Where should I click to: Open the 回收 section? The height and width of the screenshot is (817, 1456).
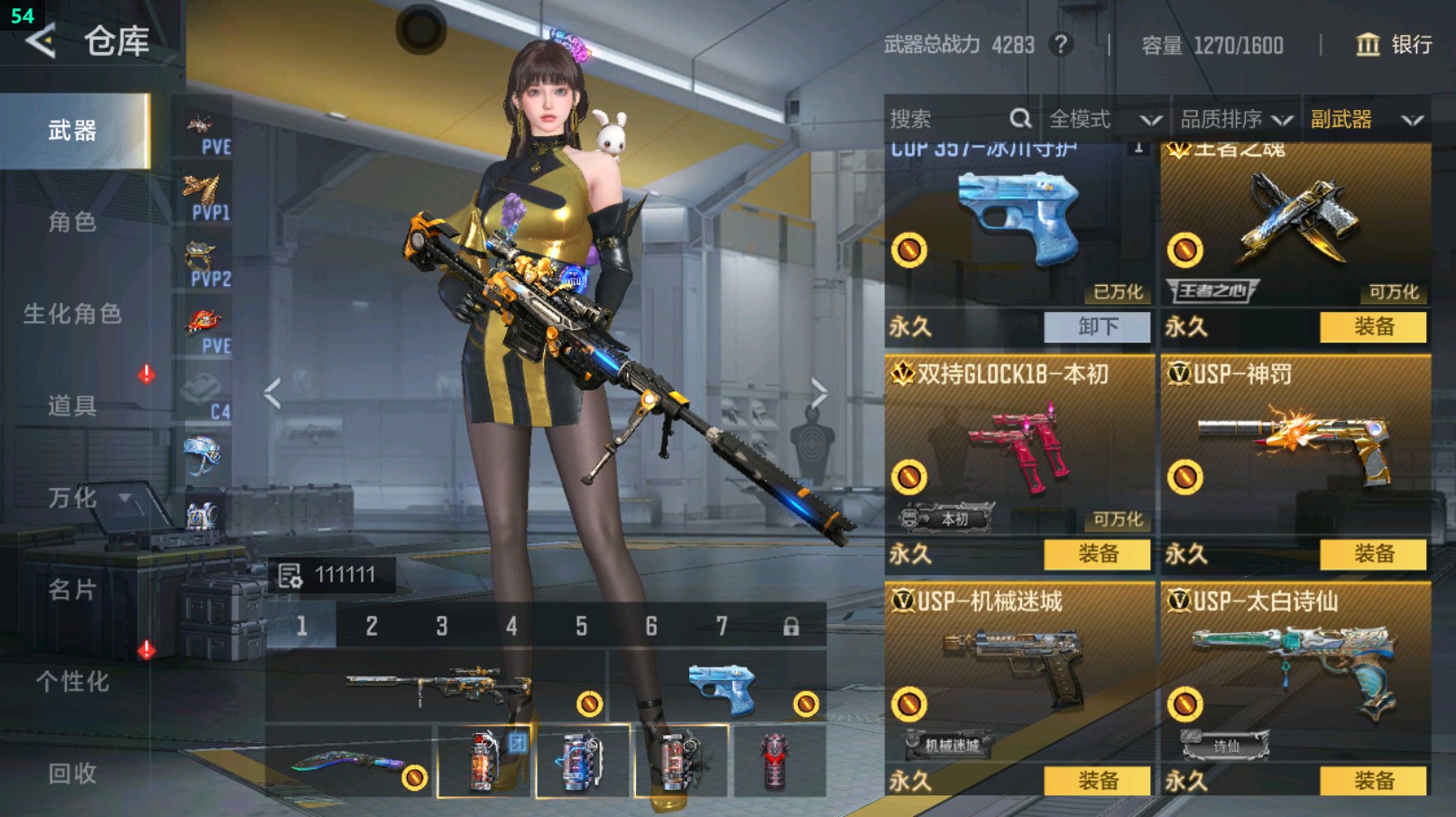(x=72, y=773)
